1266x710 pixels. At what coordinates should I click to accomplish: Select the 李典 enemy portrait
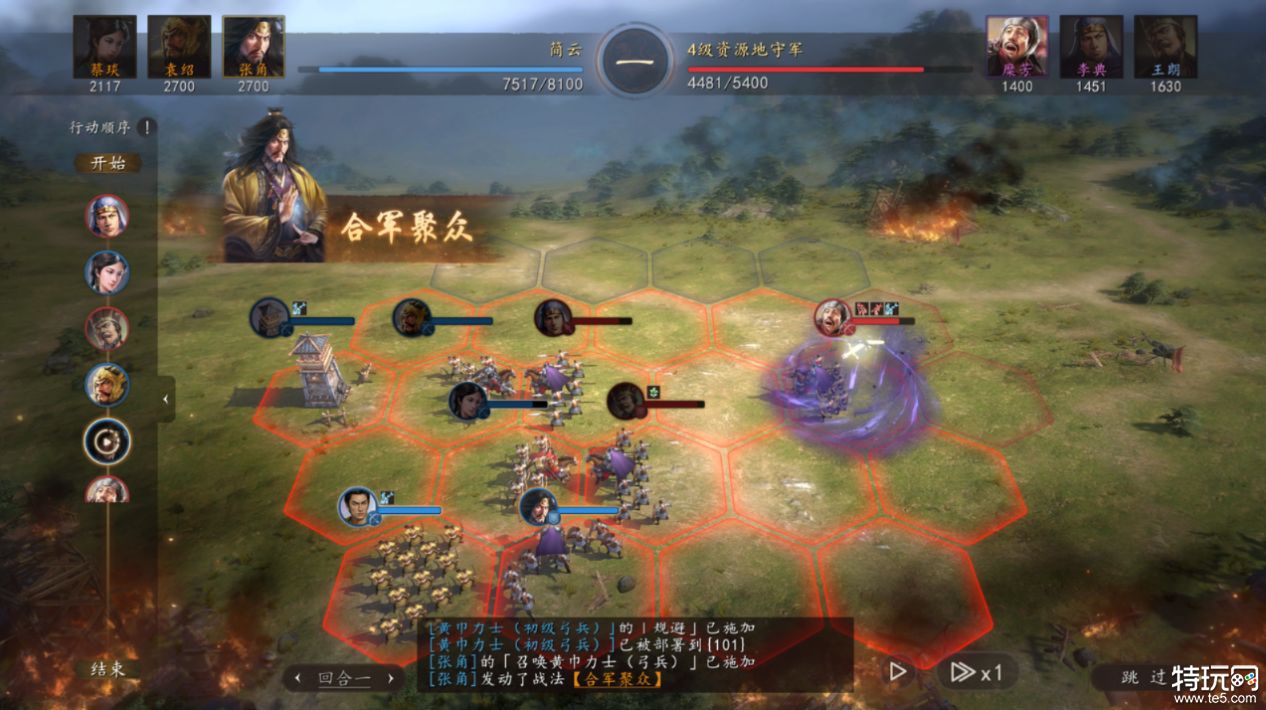pyautogui.click(x=1091, y=46)
